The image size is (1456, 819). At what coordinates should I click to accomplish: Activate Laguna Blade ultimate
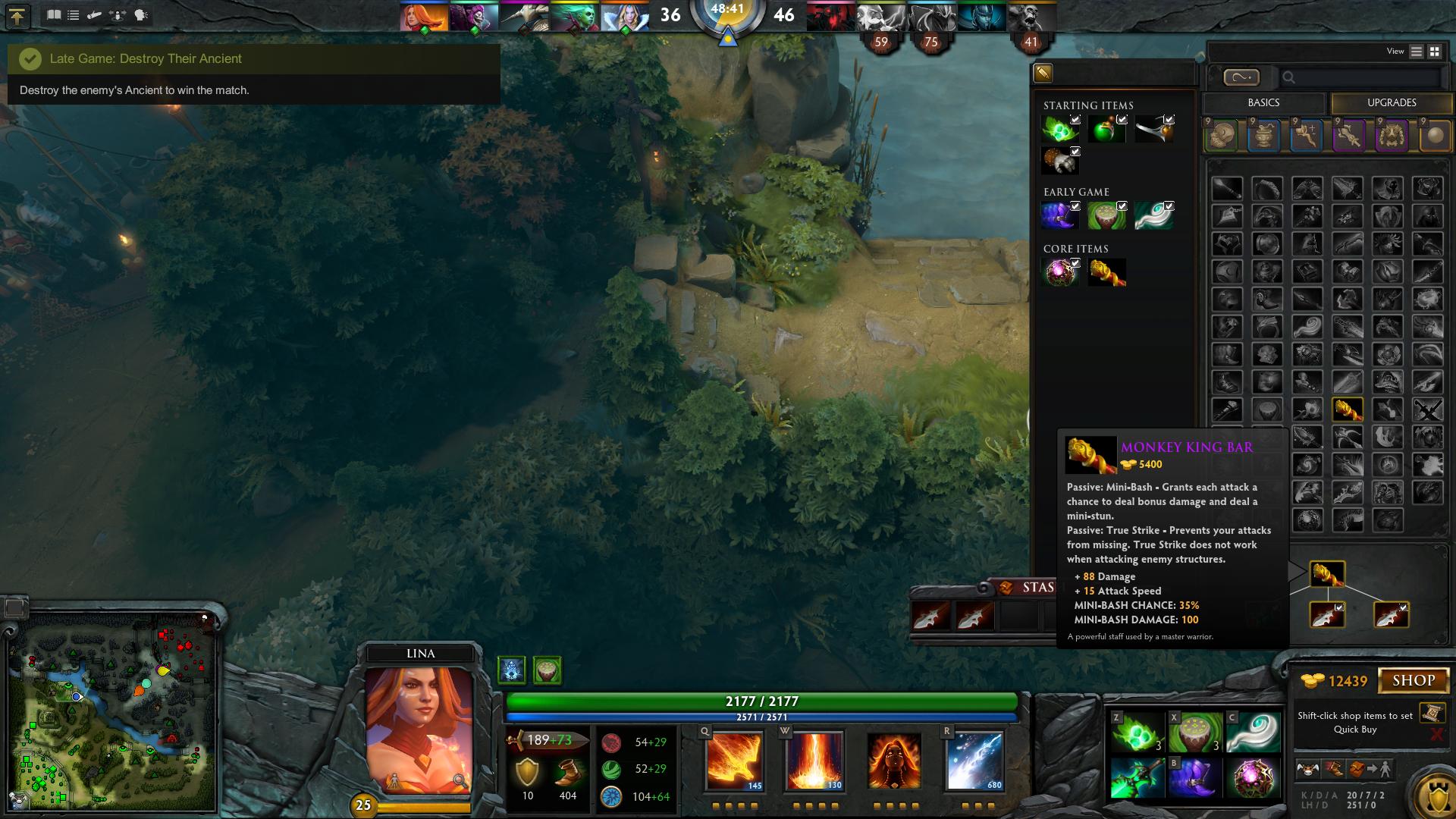click(x=974, y=761)
